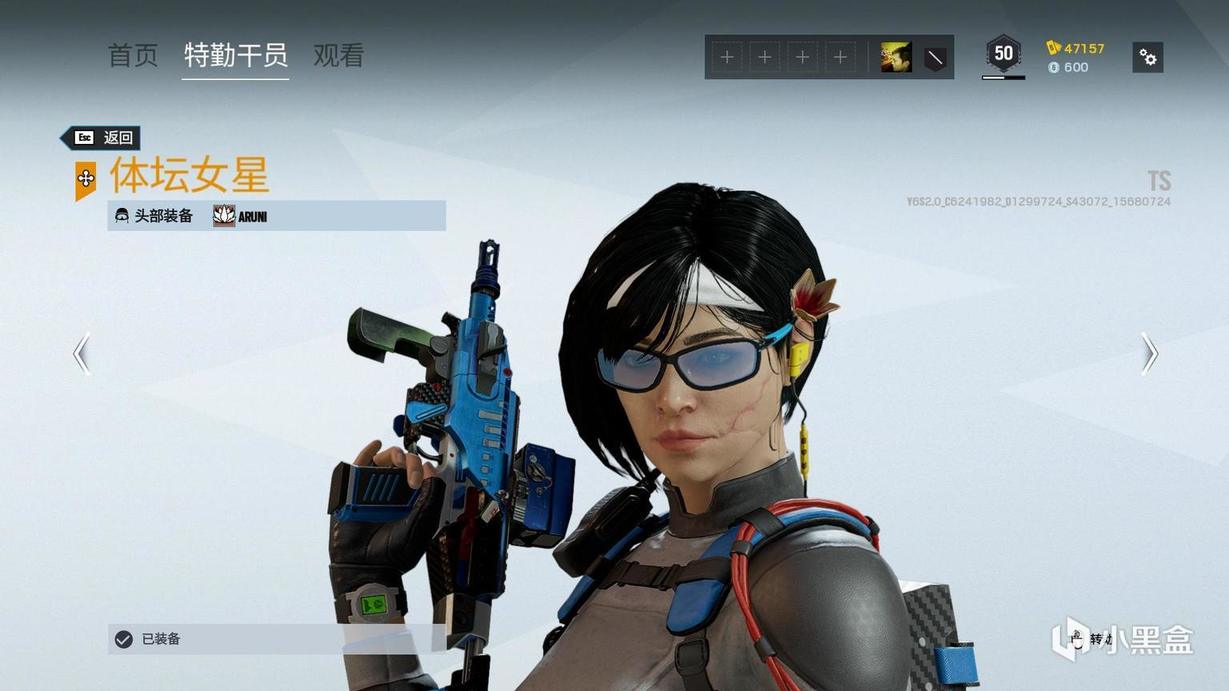Image resolution: width=1229 pixels, height=691 pixels.
Task: Click the player avatar in squad bar
Action: point(895,58)
